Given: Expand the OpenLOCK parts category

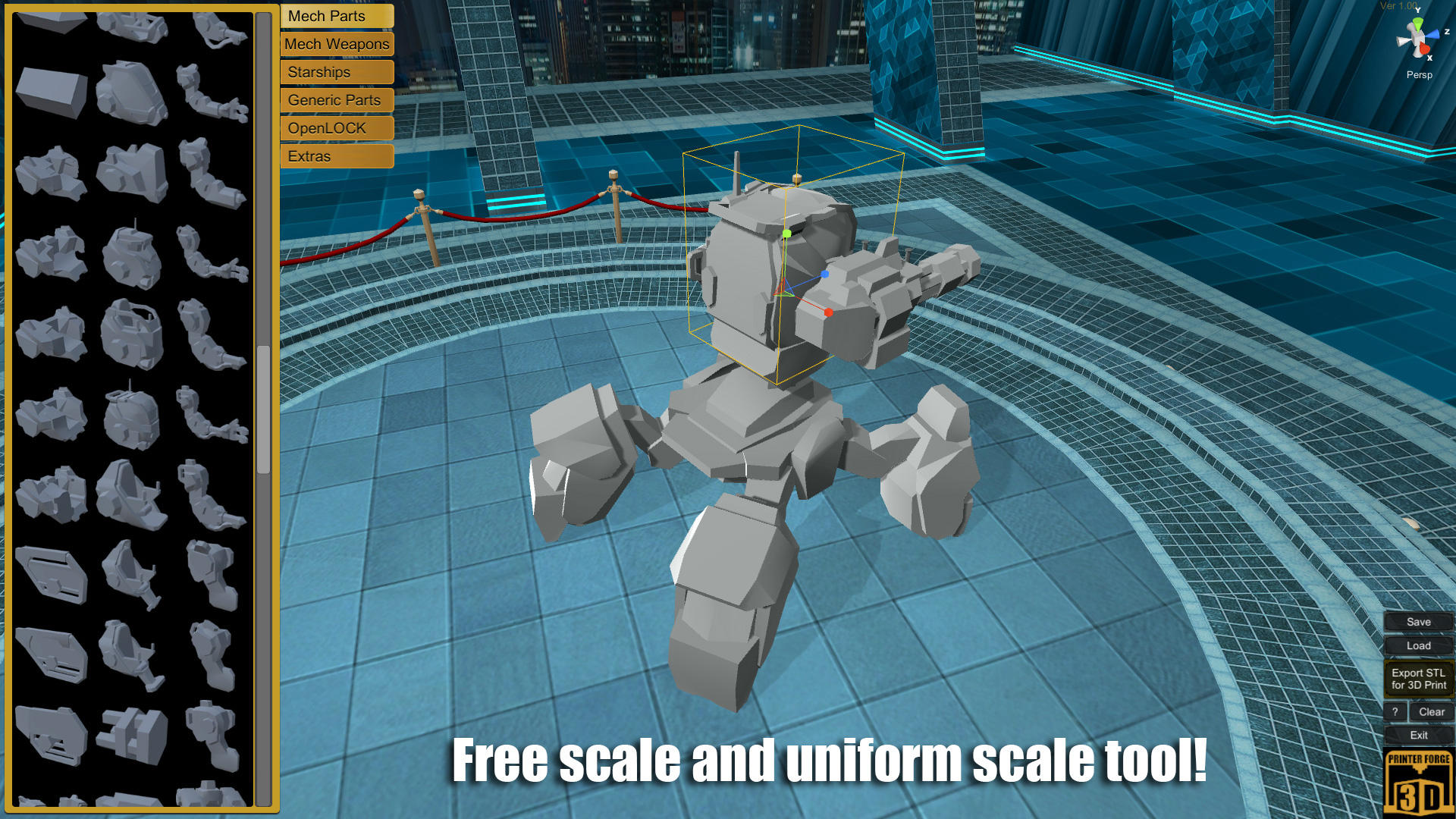Looking at the screenshot, I should pyautogui.click(x=336, y=128).
